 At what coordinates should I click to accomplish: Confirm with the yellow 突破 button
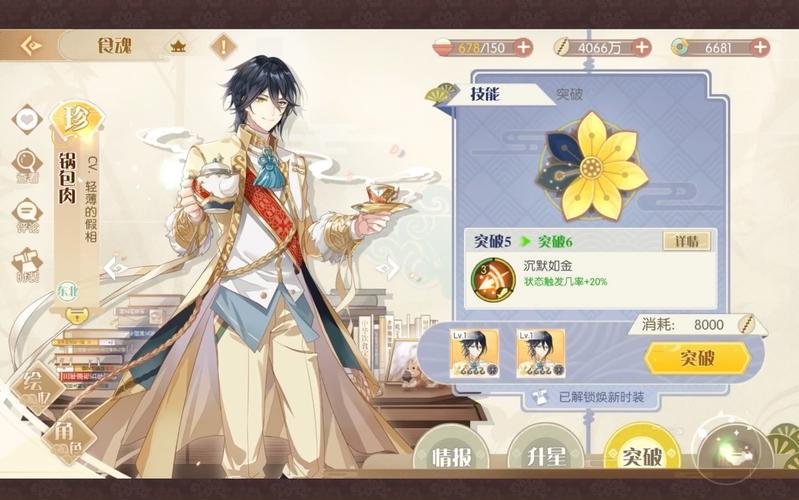pyautogui.click(x=697, y=357)
